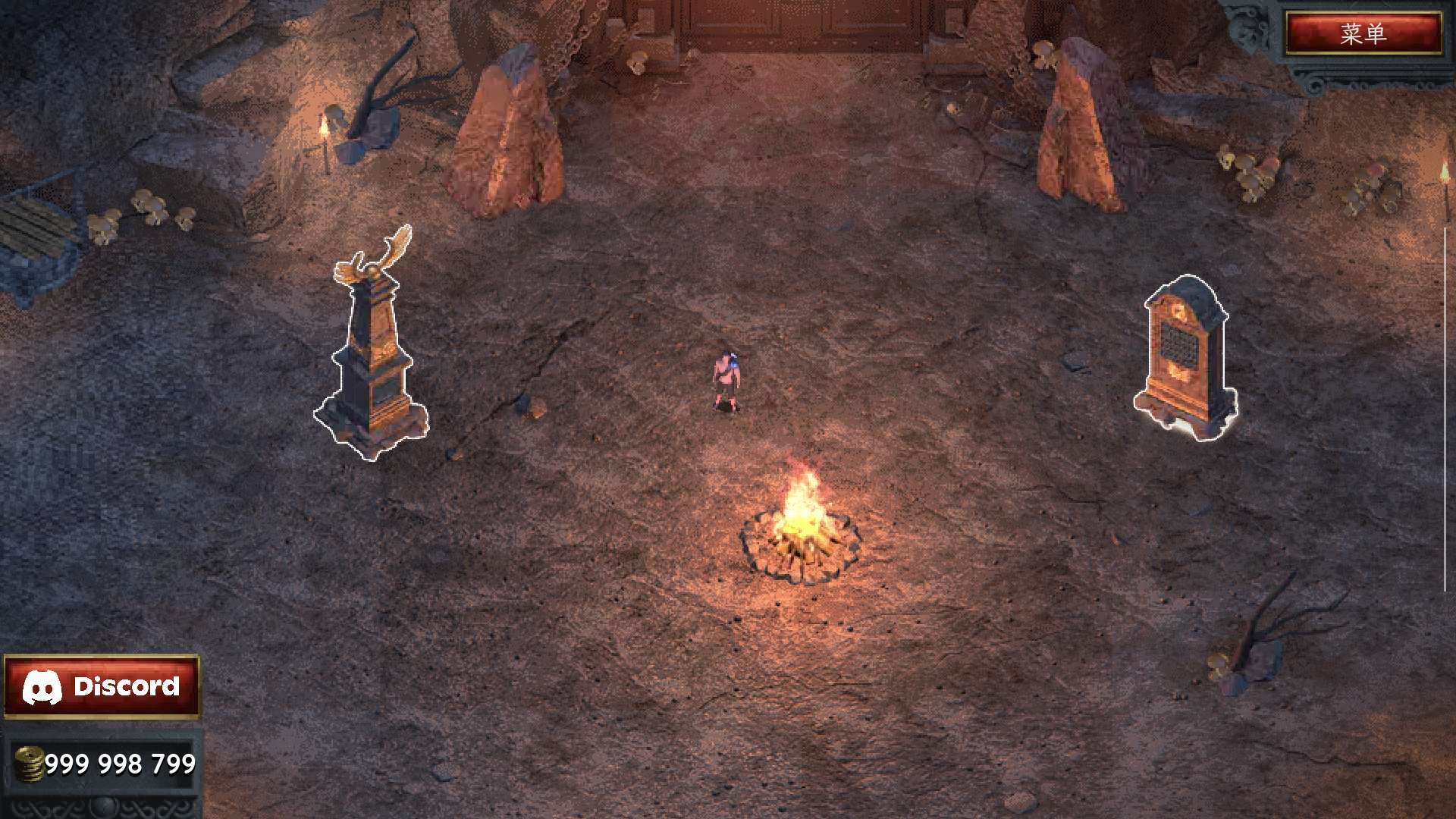1456x819 pixels.
Task: Select the outlined eagle obelisk monument
Action: pos(372,356)
